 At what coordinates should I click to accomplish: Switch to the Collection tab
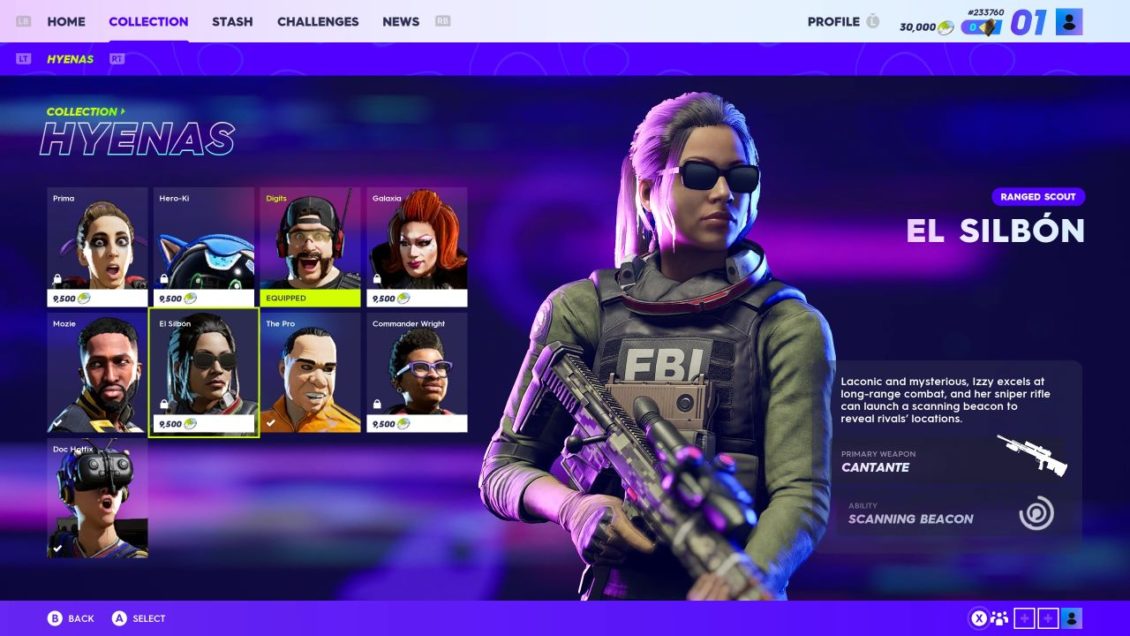[148, 21]
